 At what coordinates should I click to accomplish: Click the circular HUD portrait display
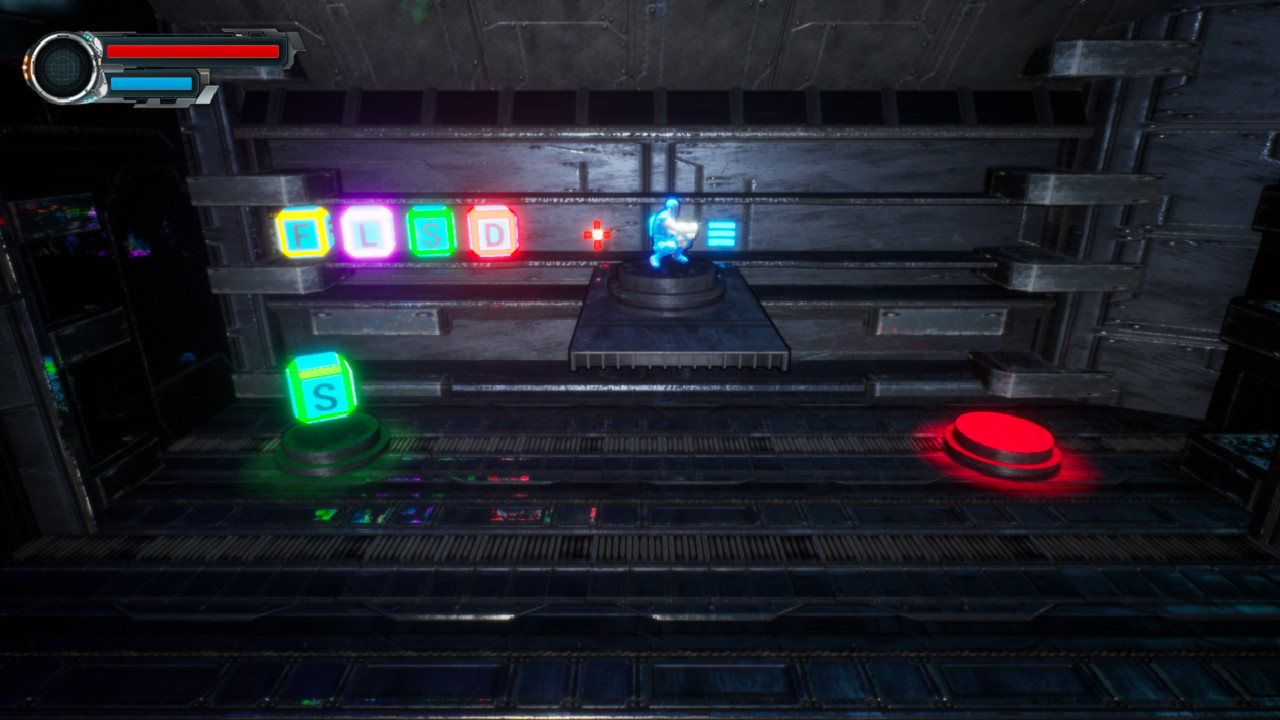click(62, 66)
